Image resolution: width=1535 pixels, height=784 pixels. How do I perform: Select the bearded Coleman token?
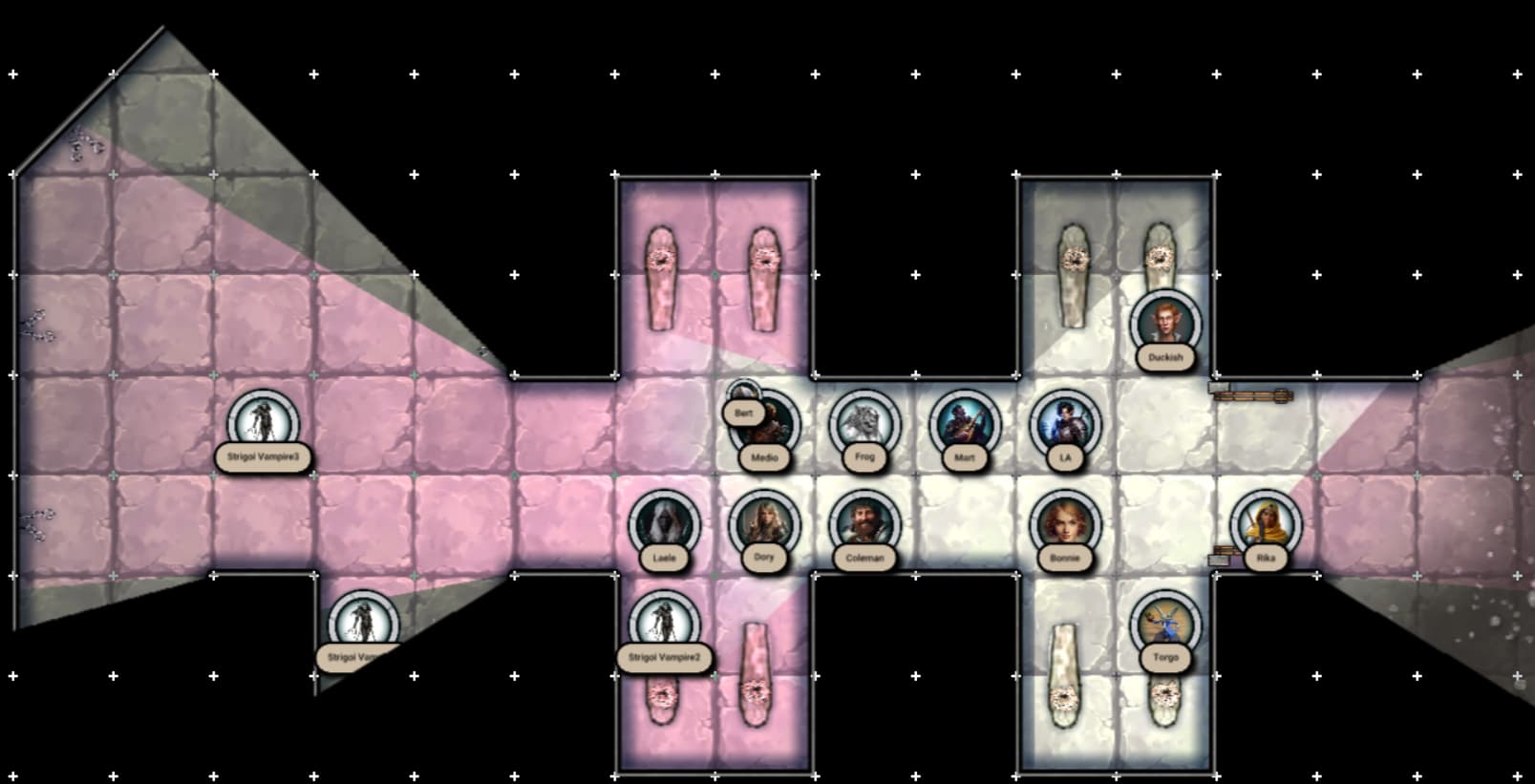[864, 524]
